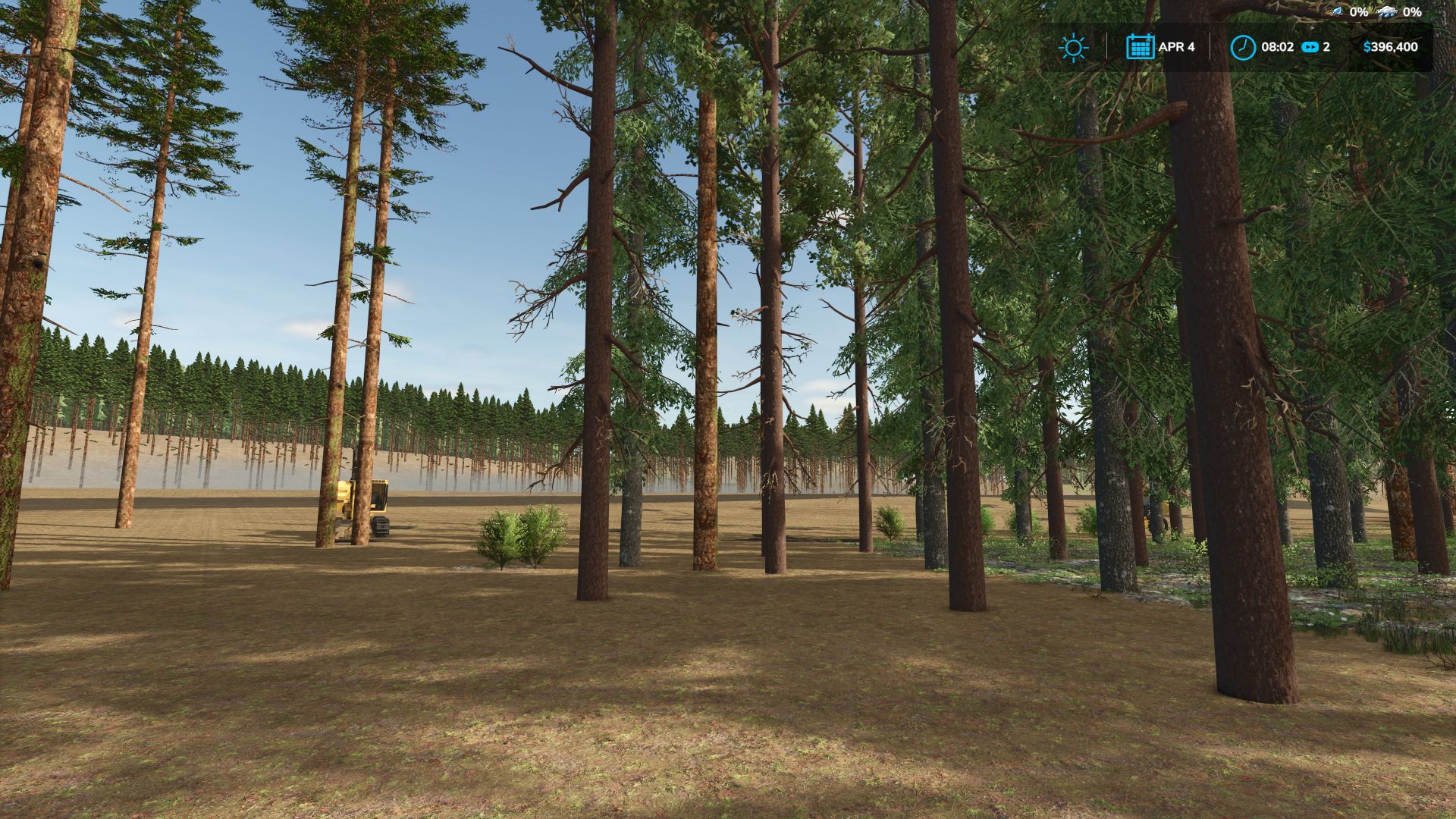Click the clock icon beside 08:02
Image resolution: width=1456 pixels, height=819 pixels.
tap(1243, 47)
